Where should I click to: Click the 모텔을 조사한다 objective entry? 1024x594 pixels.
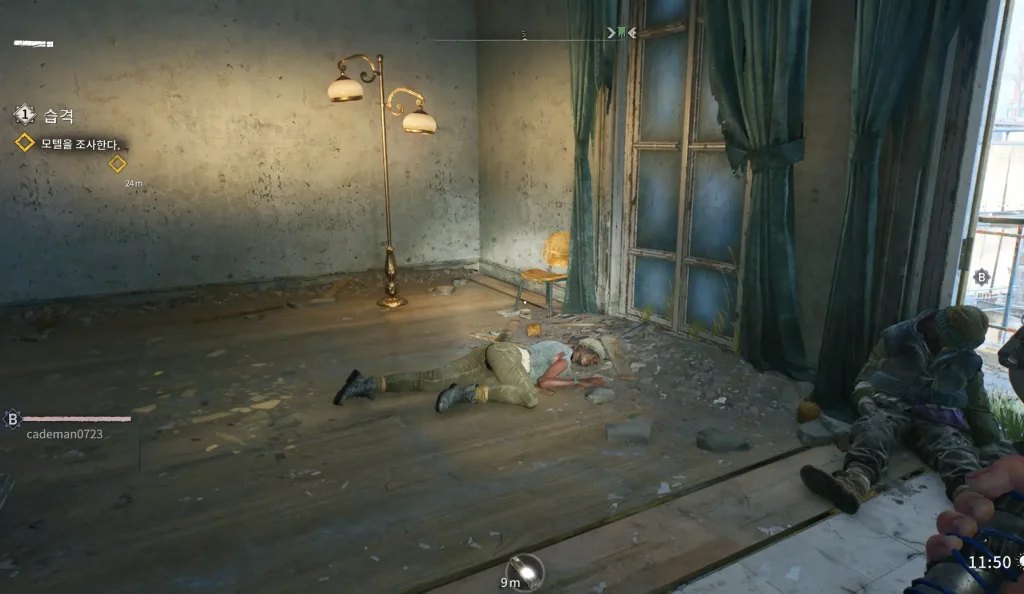(x=80, y=144)
